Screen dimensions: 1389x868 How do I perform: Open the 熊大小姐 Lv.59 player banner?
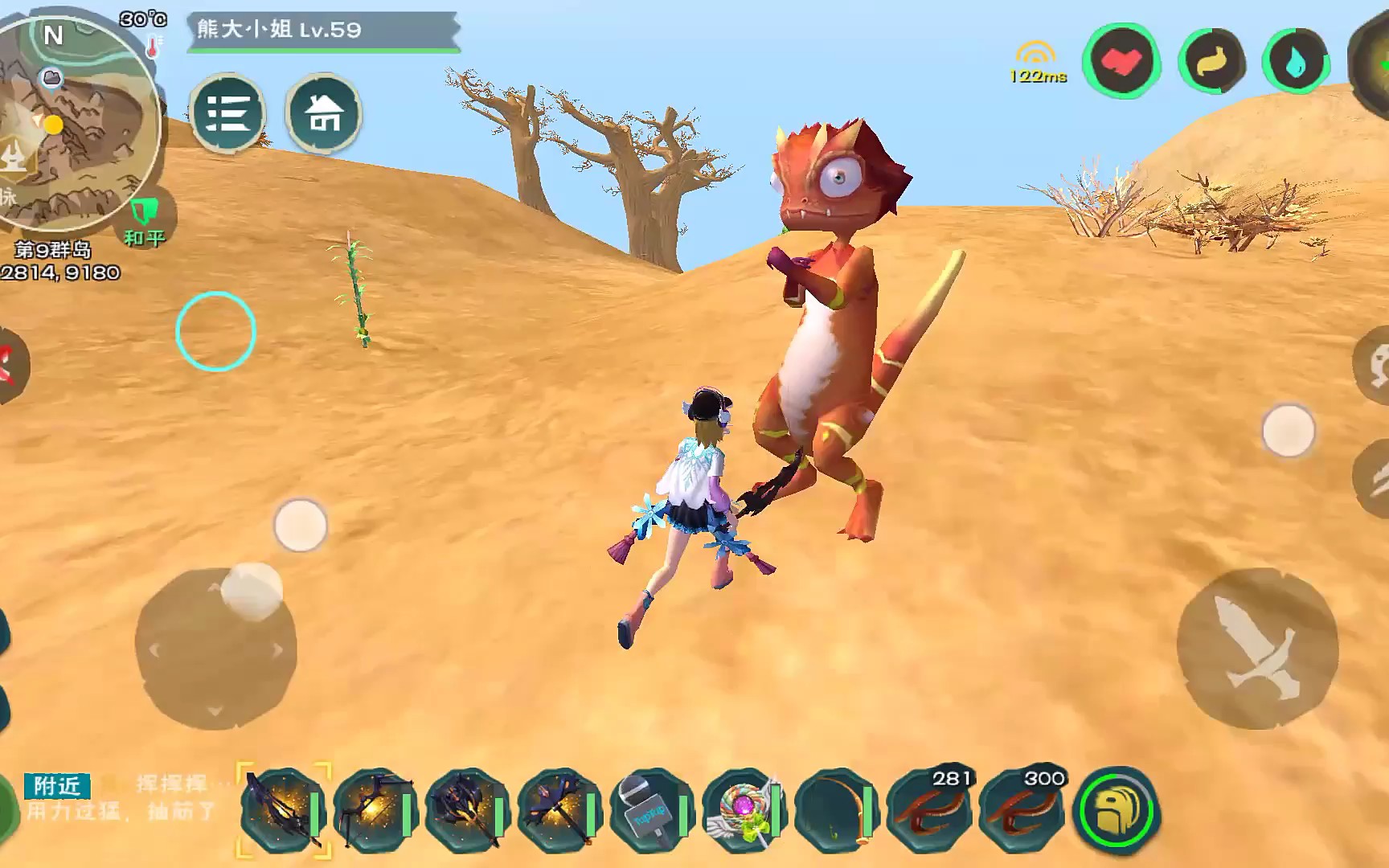tap(322, 31)
